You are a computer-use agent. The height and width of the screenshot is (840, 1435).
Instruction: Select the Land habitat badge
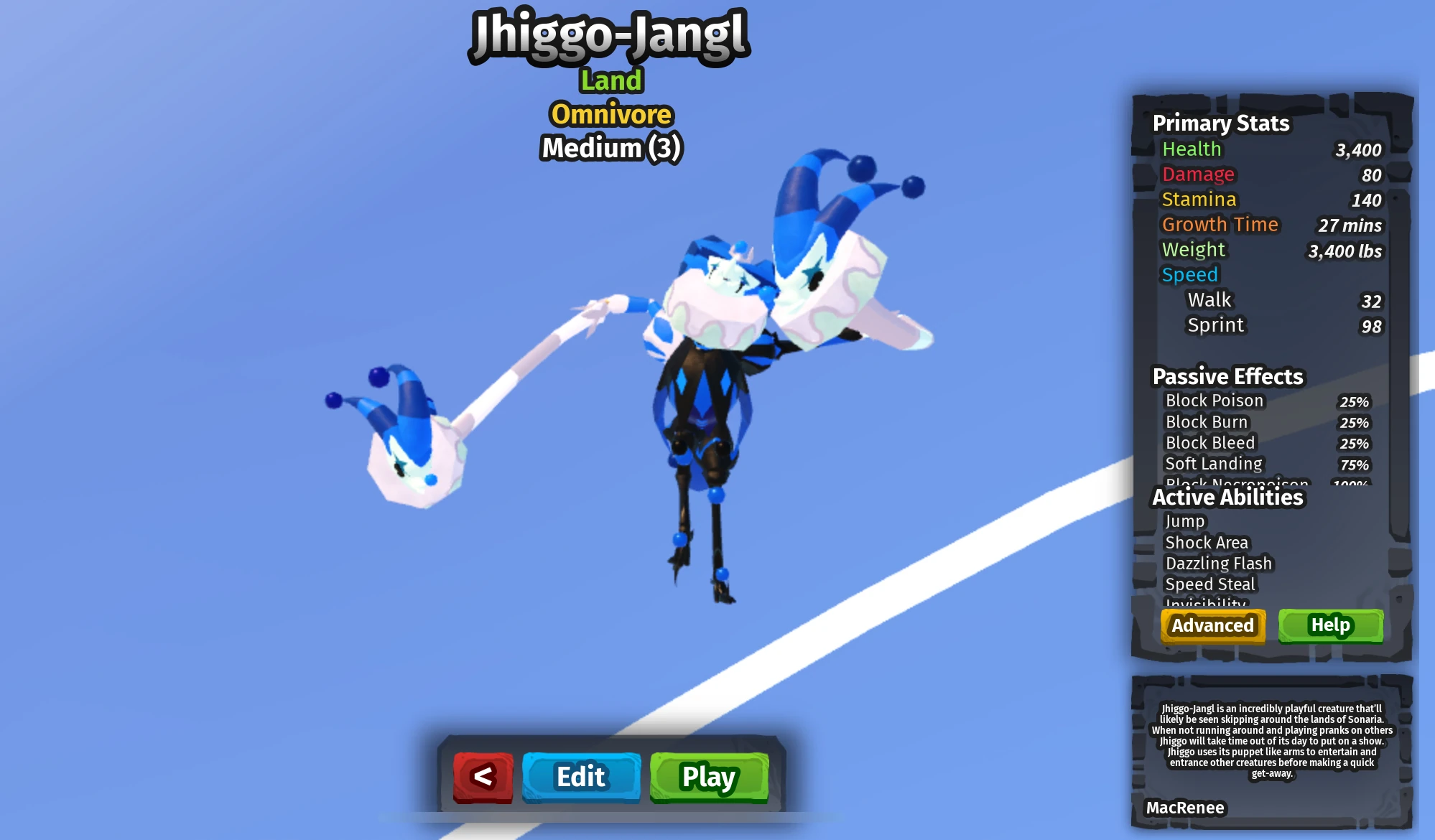click(x=610, y=80)
